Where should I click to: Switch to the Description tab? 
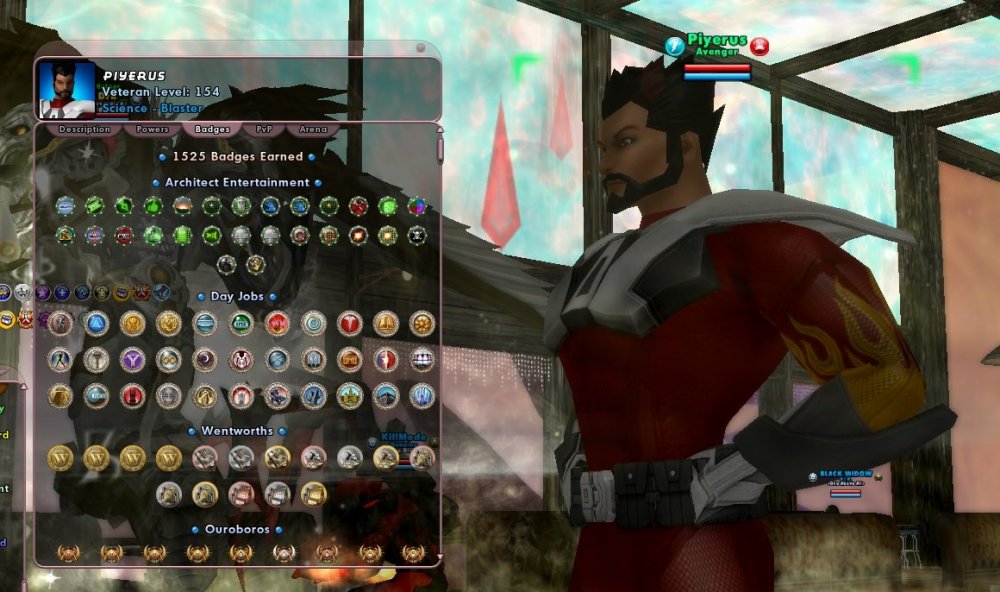coord(84,129)
